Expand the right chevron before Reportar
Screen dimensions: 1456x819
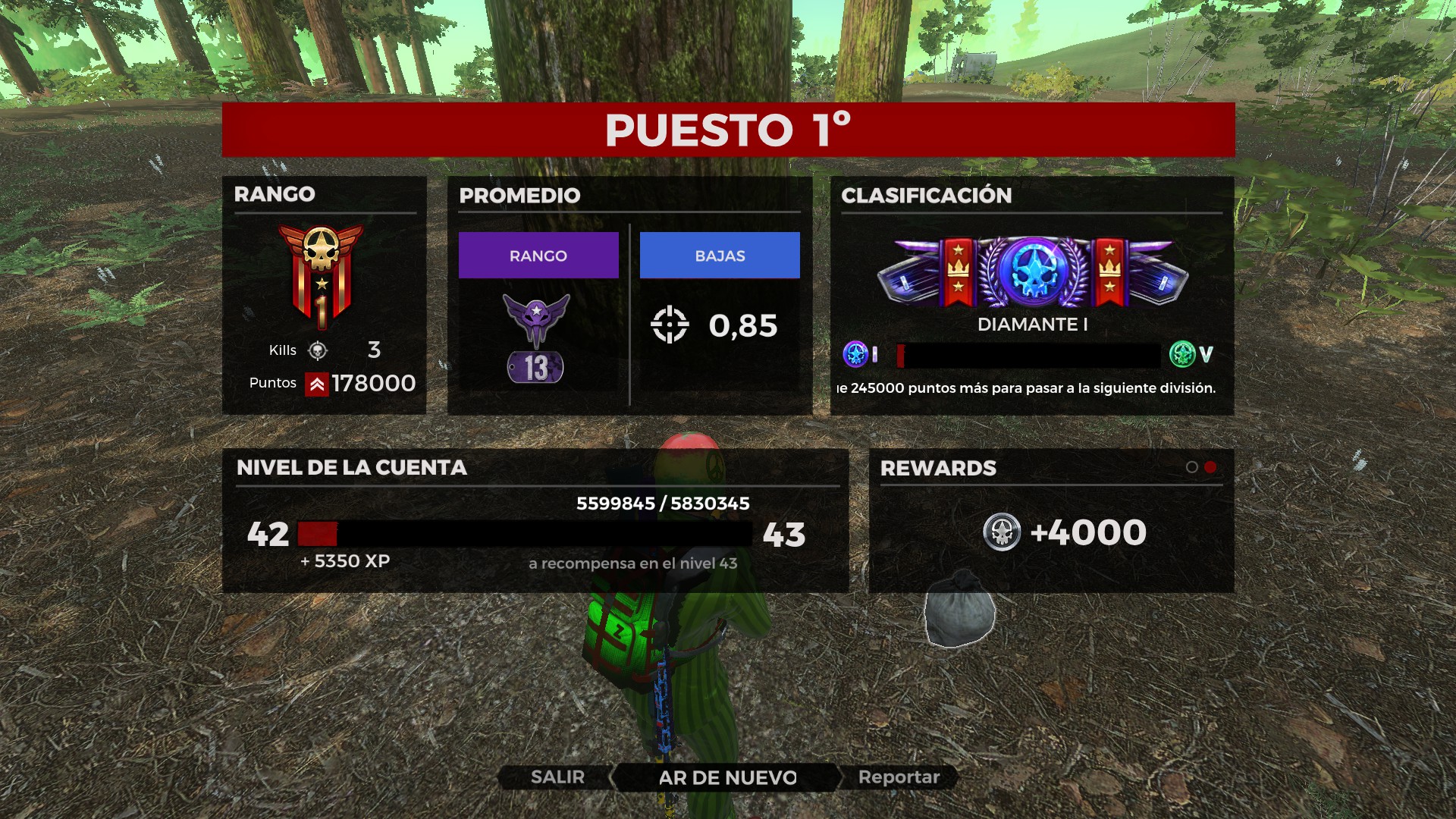point(842,777)
